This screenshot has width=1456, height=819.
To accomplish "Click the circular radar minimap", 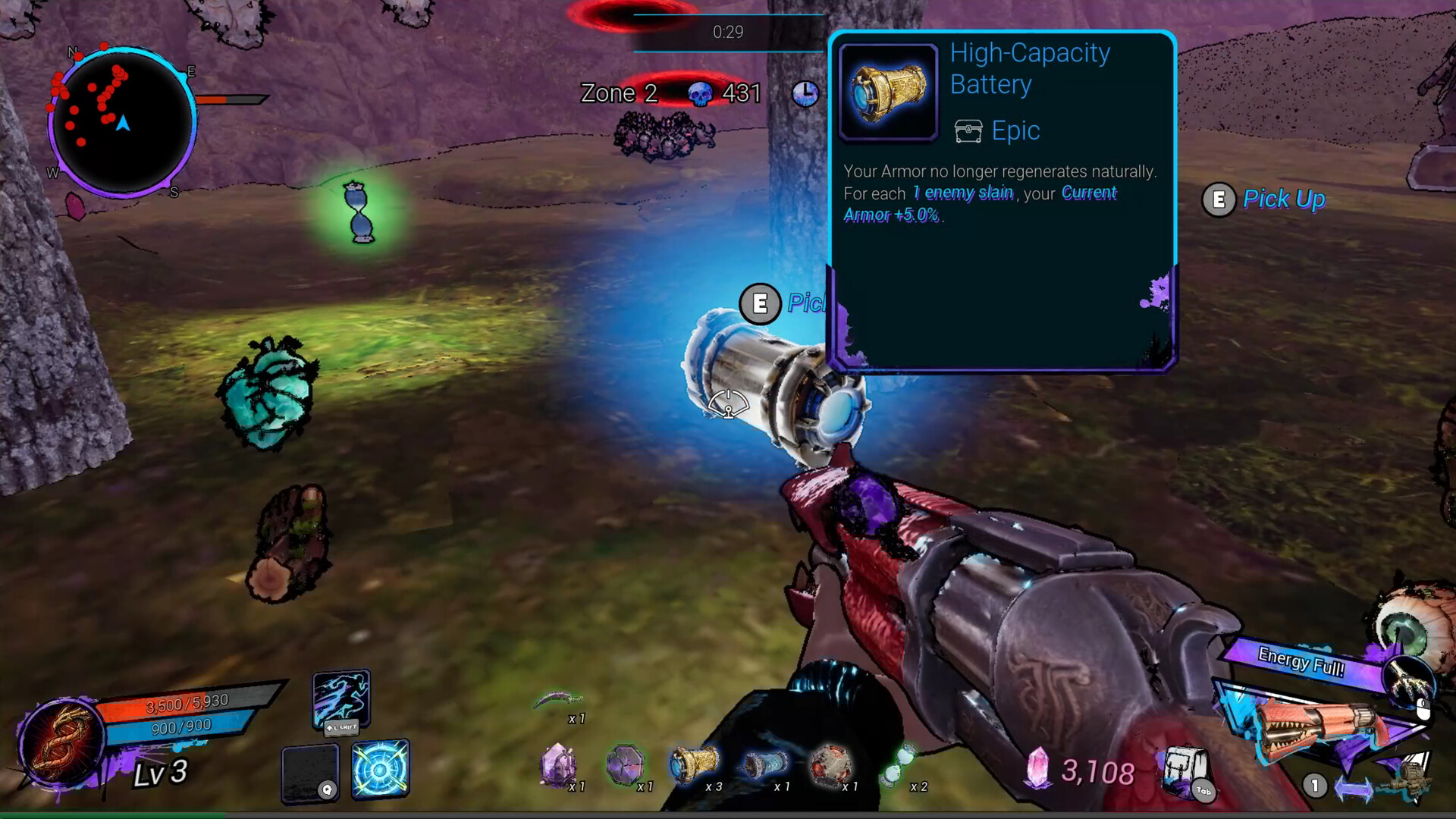I will click(122, 123).
